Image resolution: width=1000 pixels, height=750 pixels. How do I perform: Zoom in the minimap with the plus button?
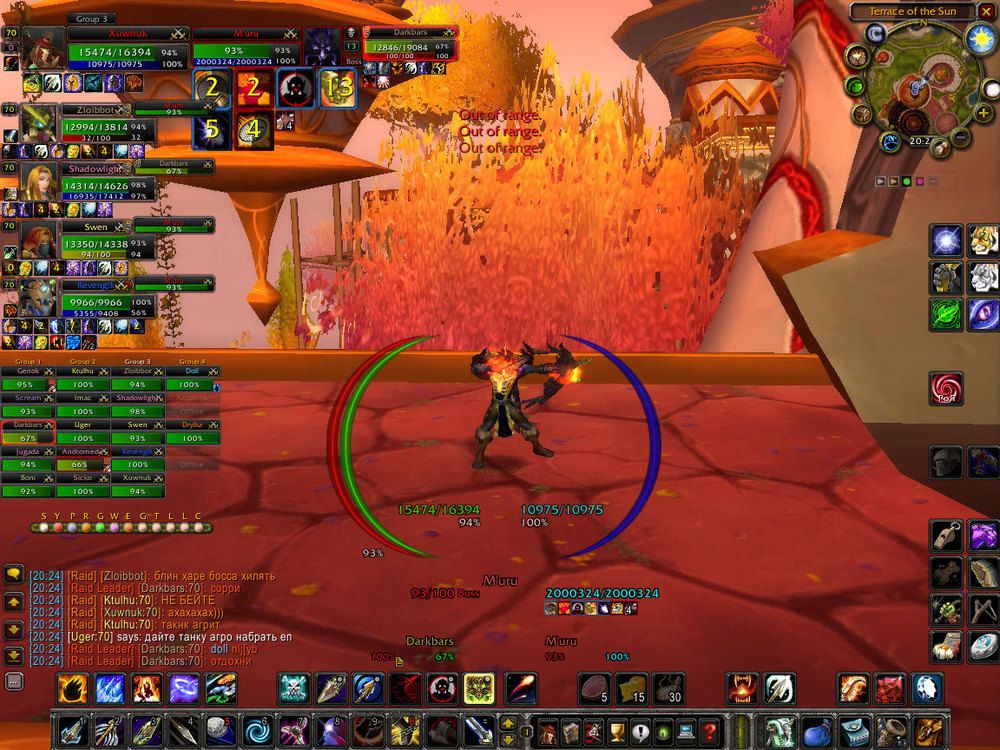984,113
